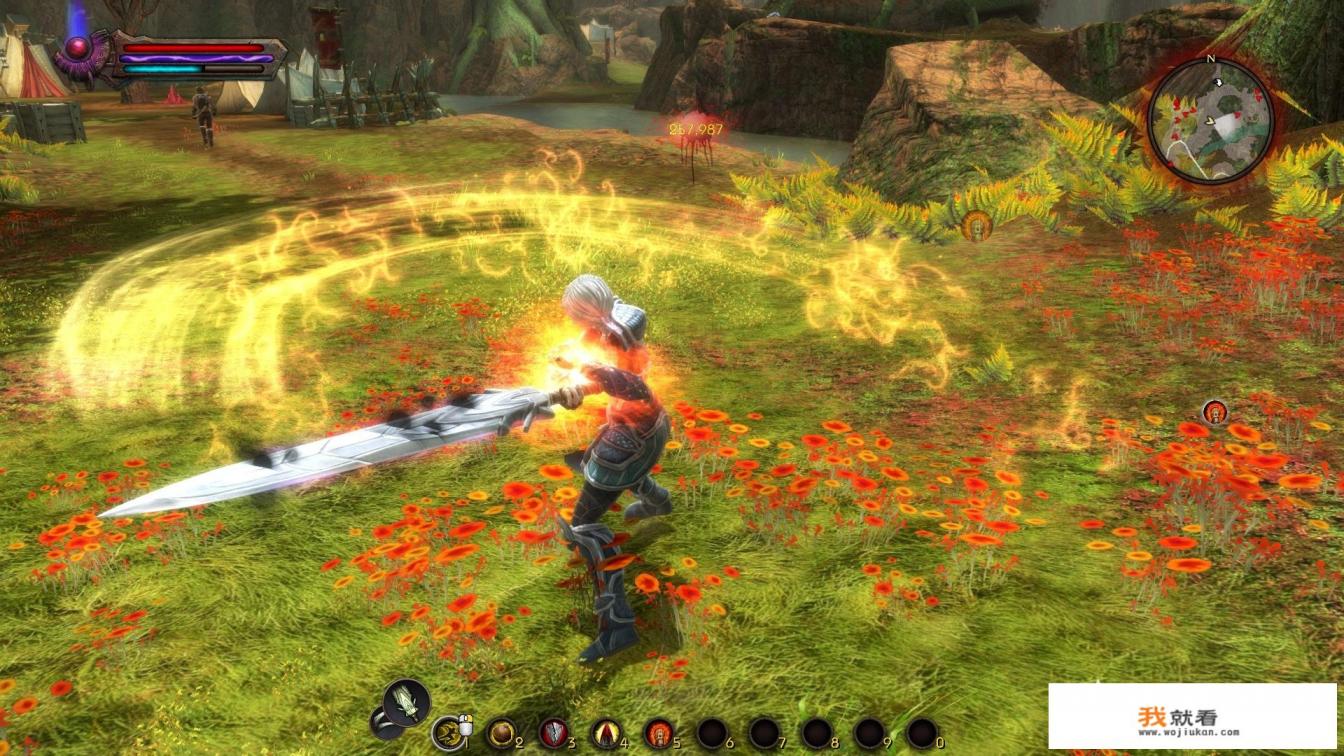The width and height of the screenshot is (1344, 756).
Task: Click empty hotbar slot 0
Action: tap(922, 732)
